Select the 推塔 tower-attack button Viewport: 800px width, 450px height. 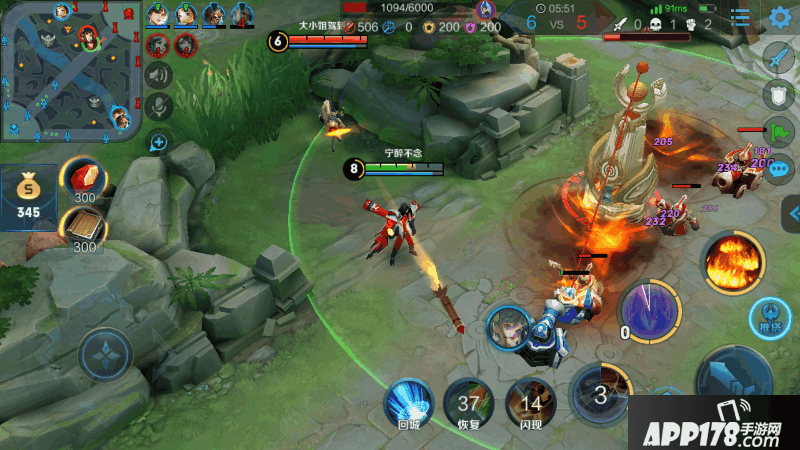click(768, 318)
